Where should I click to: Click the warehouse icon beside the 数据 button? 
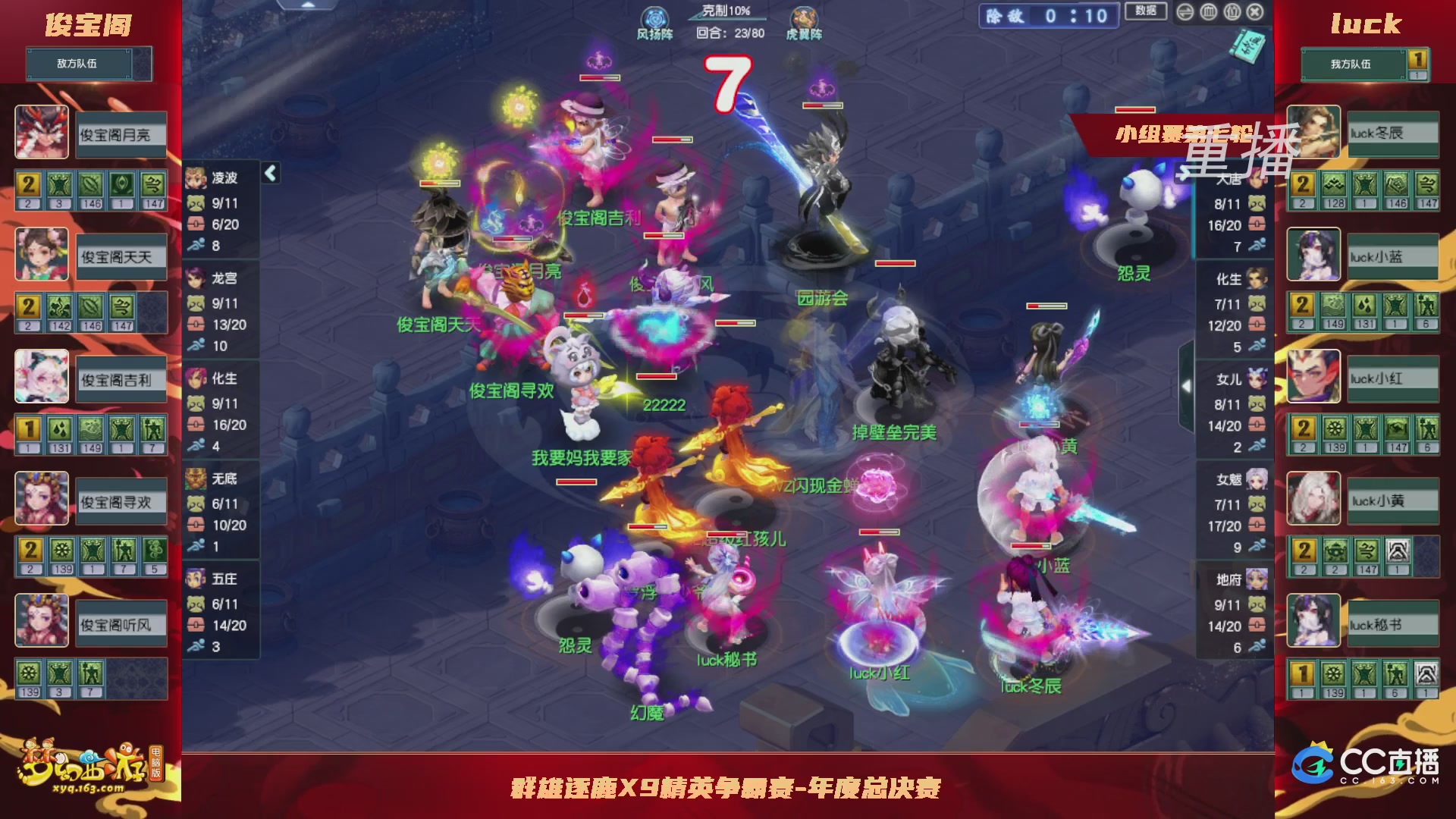coord(1209,12)
